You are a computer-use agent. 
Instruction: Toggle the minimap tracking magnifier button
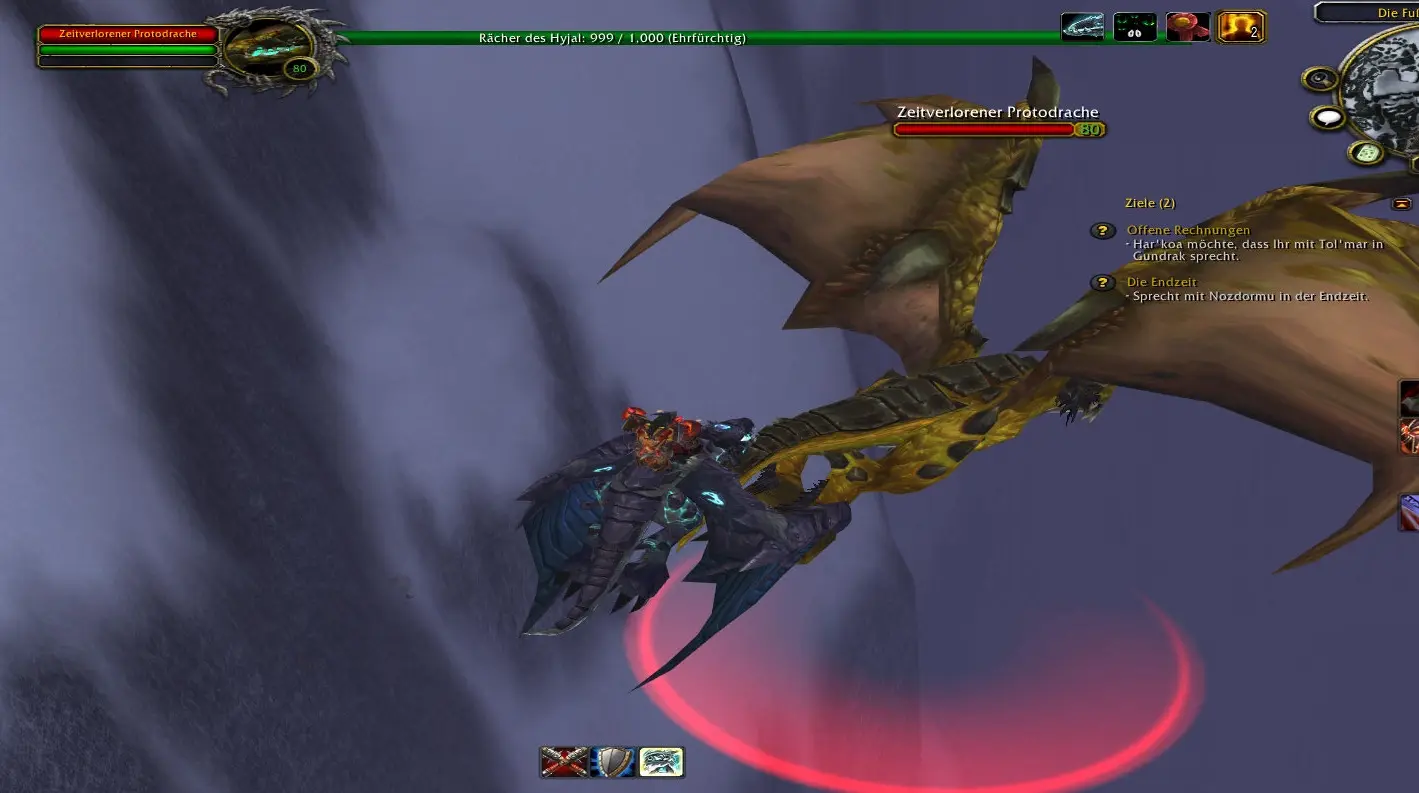click(1320, 79)
